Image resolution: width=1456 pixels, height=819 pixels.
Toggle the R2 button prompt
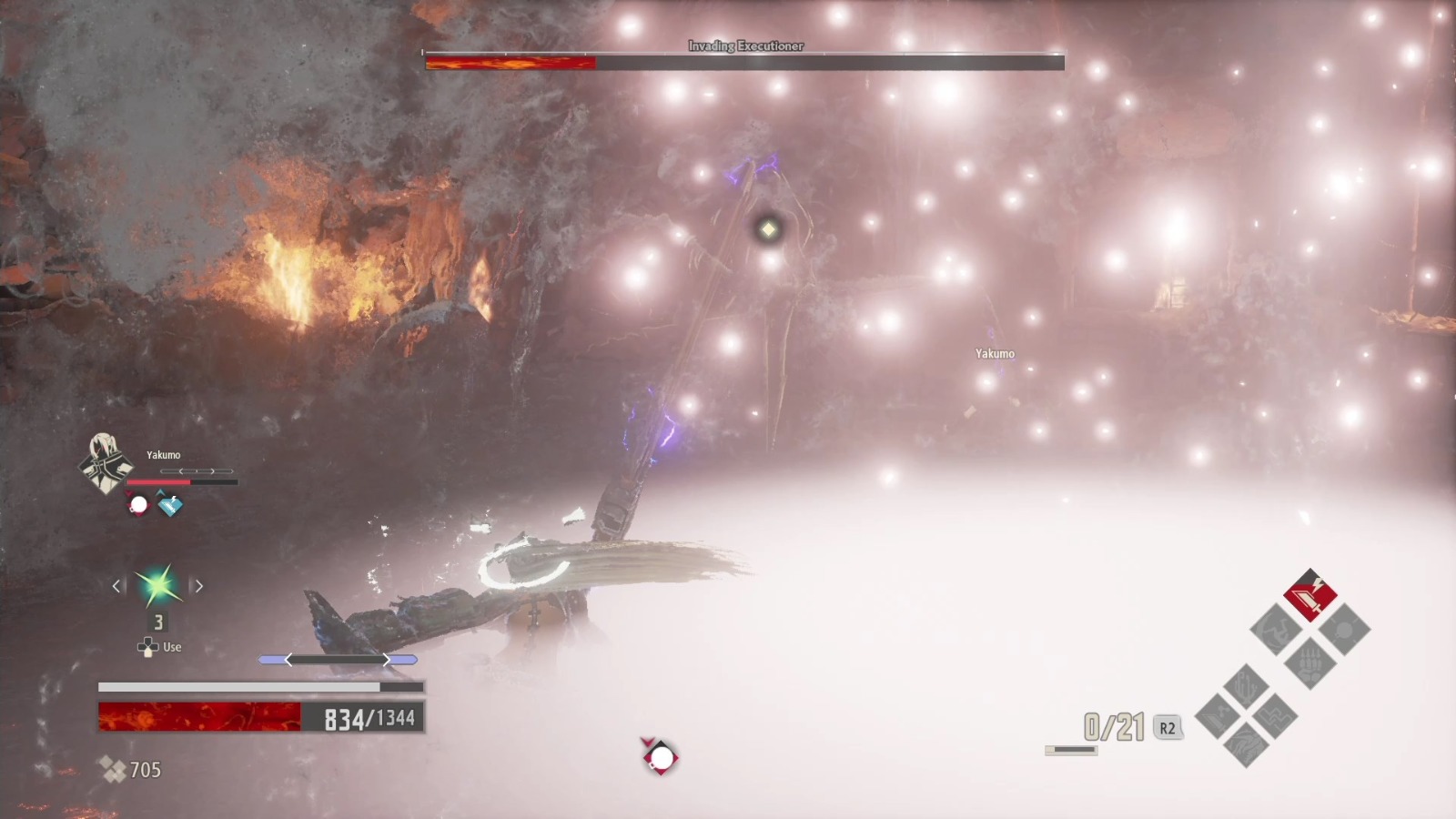(x=1167, y=727)
